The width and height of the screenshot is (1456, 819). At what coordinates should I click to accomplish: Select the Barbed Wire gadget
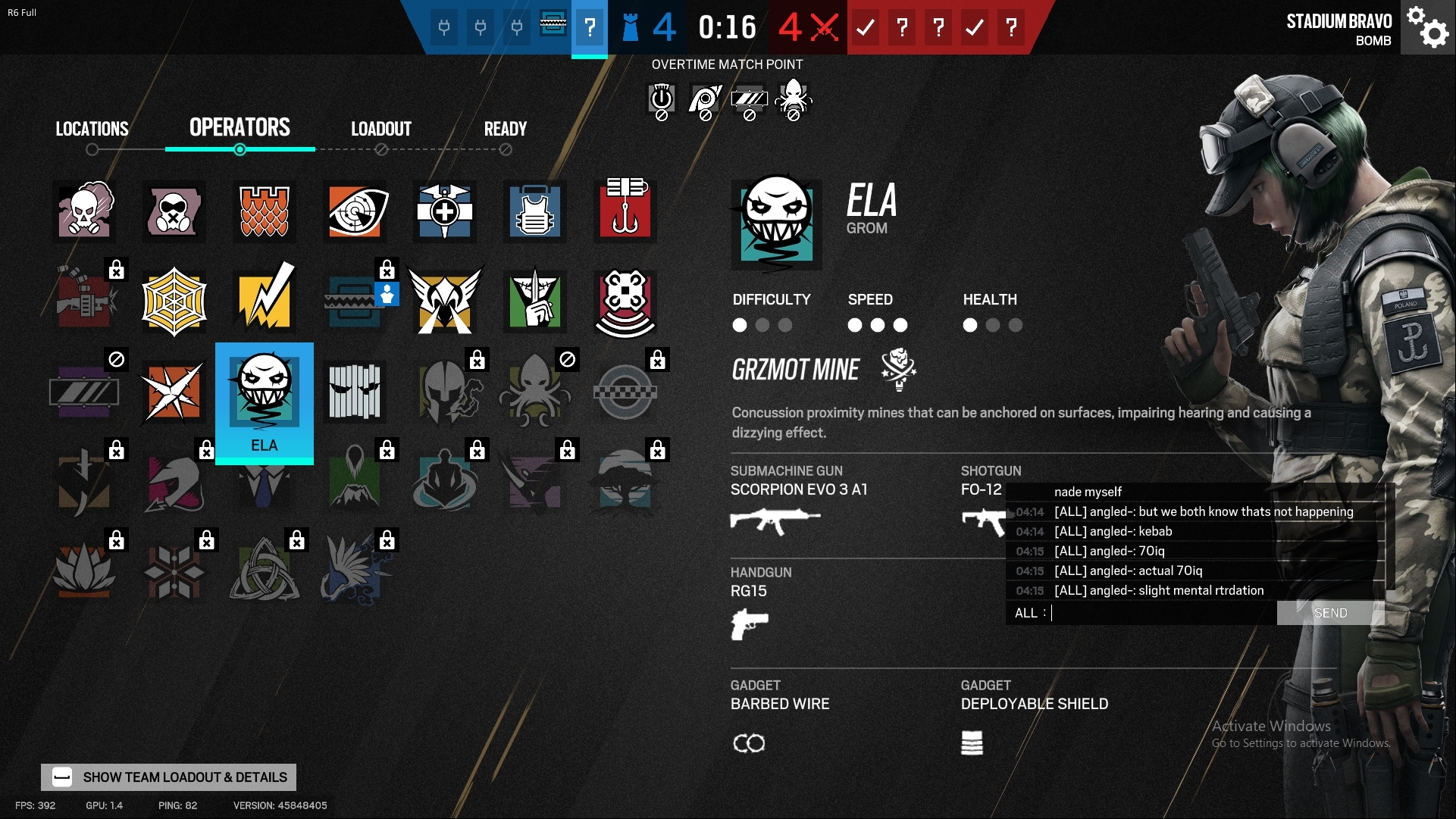750,743
